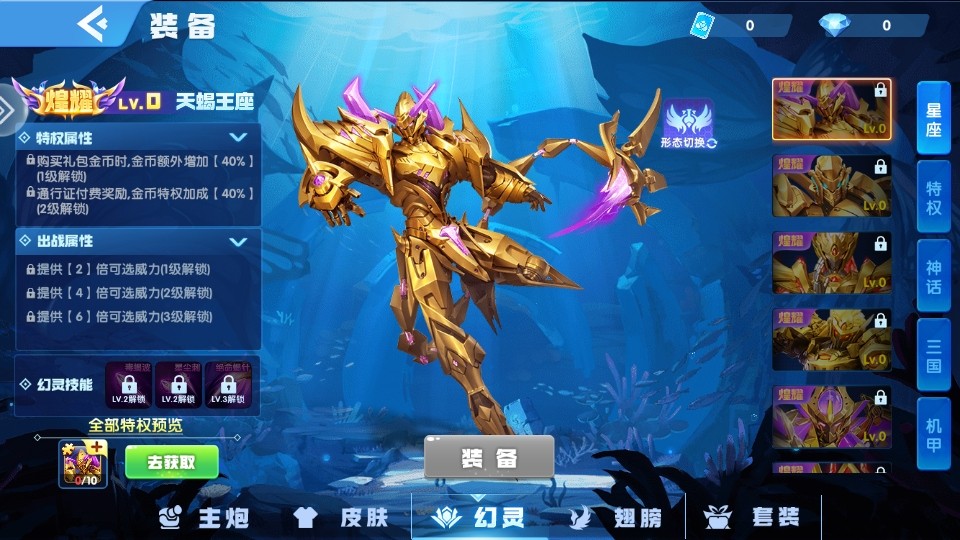Switch to the 主炮 tab
960x540 pixels.
click(205, 517)
